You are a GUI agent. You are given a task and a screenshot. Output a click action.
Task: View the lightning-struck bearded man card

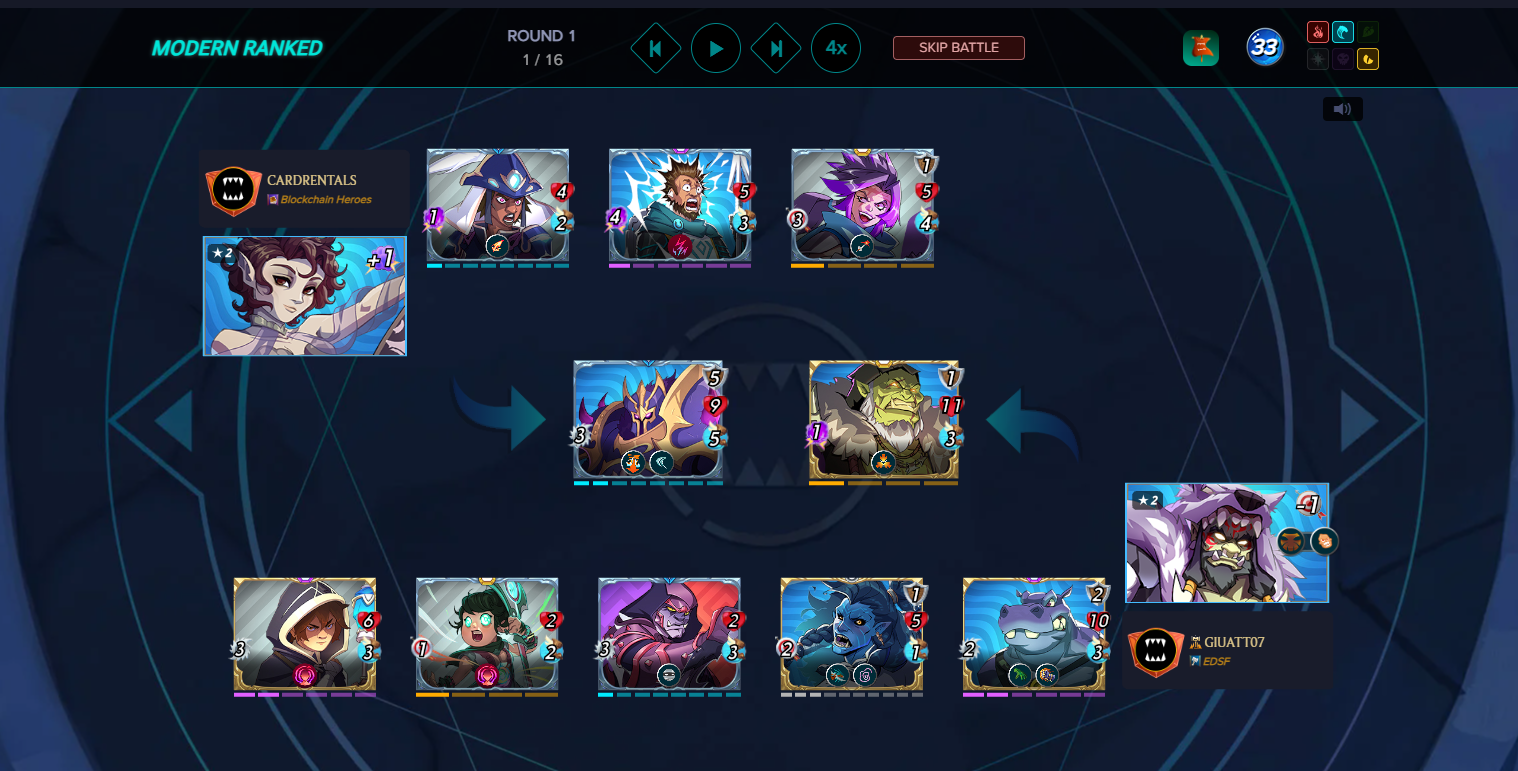point(680,206)
